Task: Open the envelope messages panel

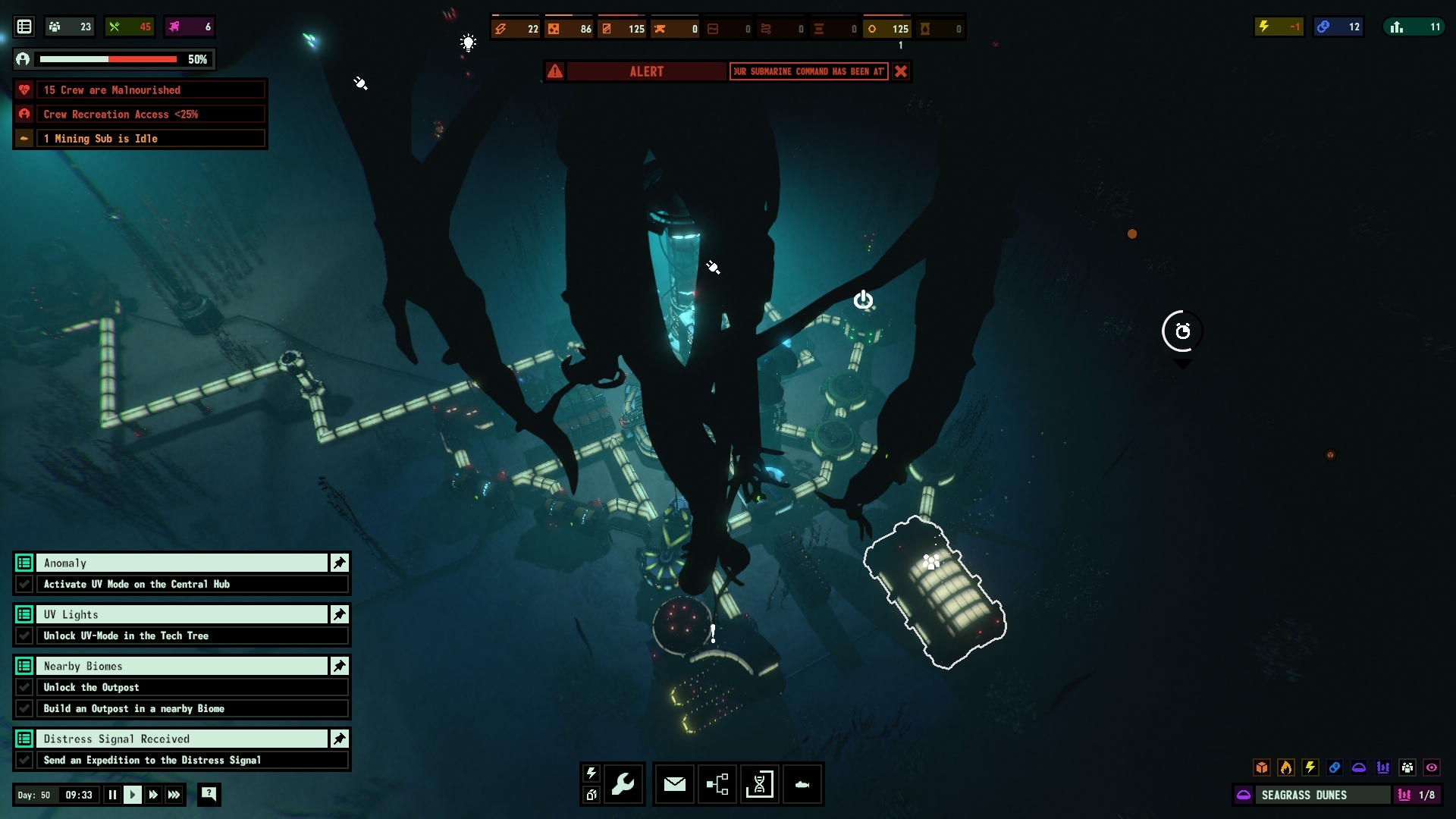Action: pos(674,784)
